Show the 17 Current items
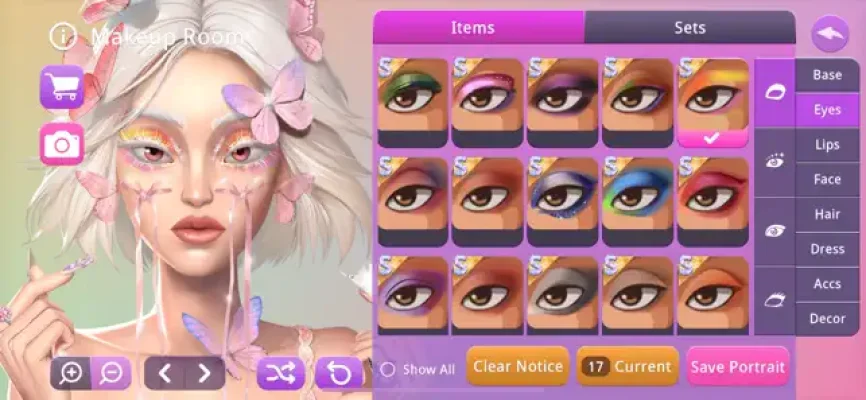Screen dimensions: 866x400 pos(627,367)
